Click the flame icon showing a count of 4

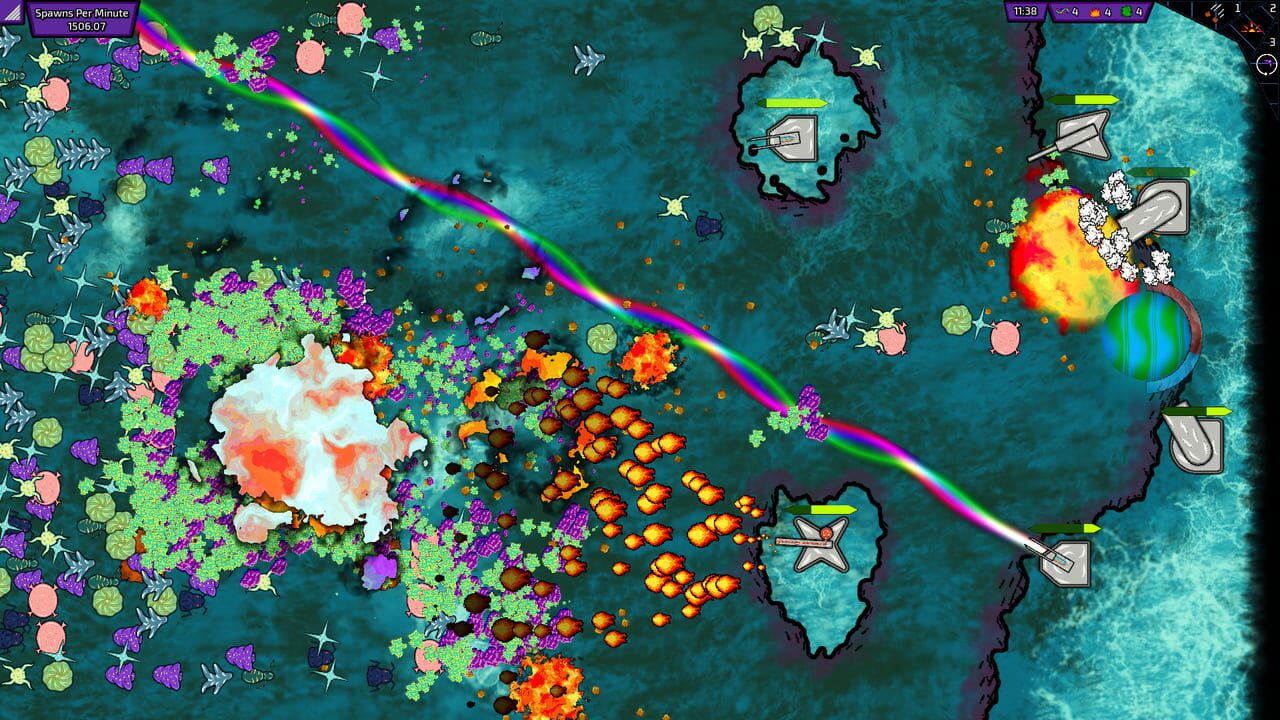coord(1095,12)
